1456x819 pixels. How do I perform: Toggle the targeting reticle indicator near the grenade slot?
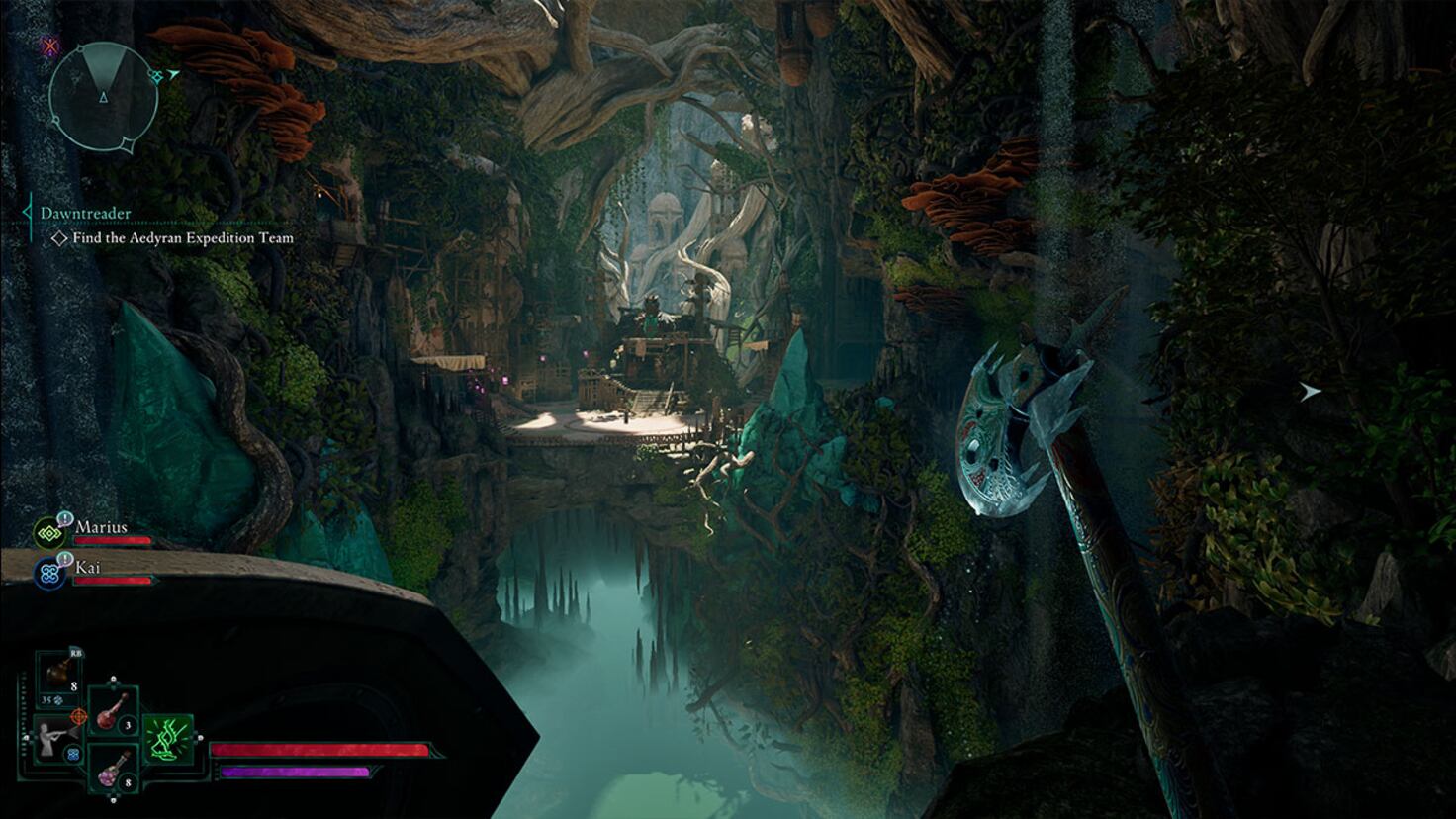point(79,716)
